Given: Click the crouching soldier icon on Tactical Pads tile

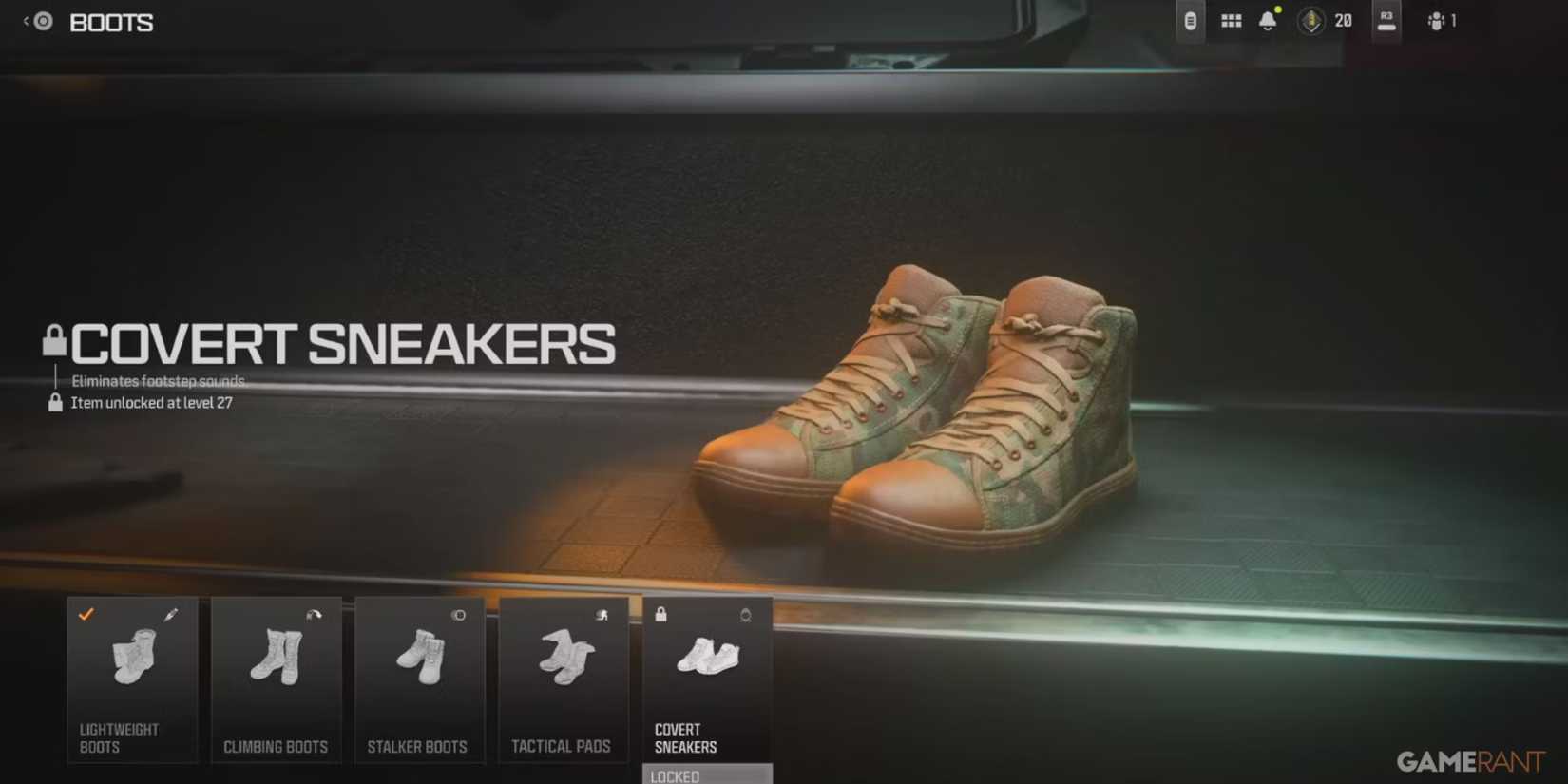Looking at the screenshot, I should (x=602, y=615).
